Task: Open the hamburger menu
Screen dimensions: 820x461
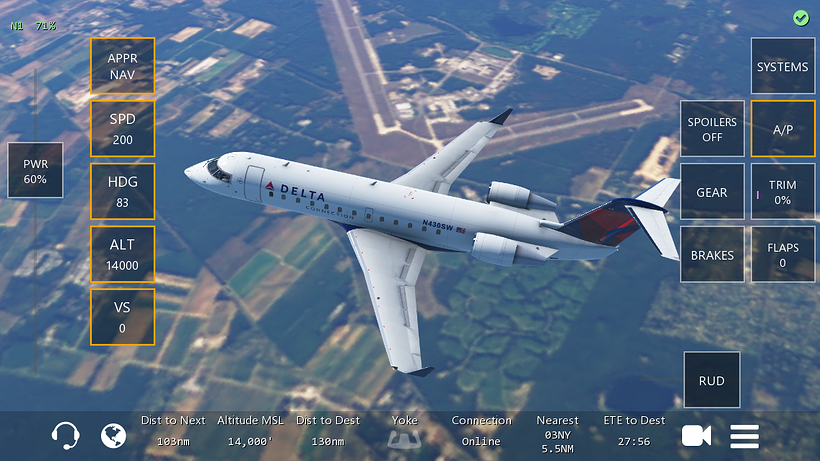Action: tap(744, 436)
